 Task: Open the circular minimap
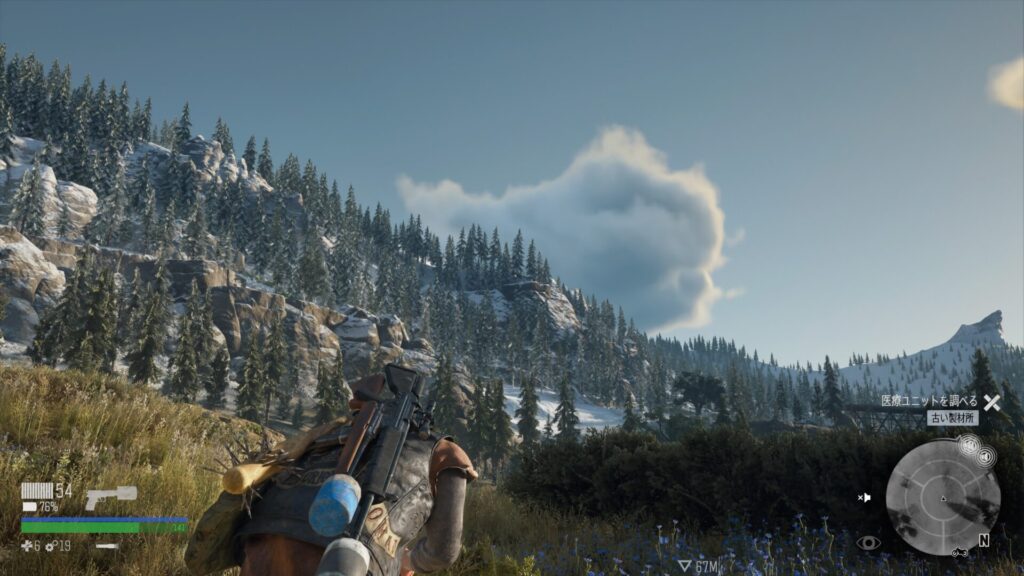[x=942, y=497]
